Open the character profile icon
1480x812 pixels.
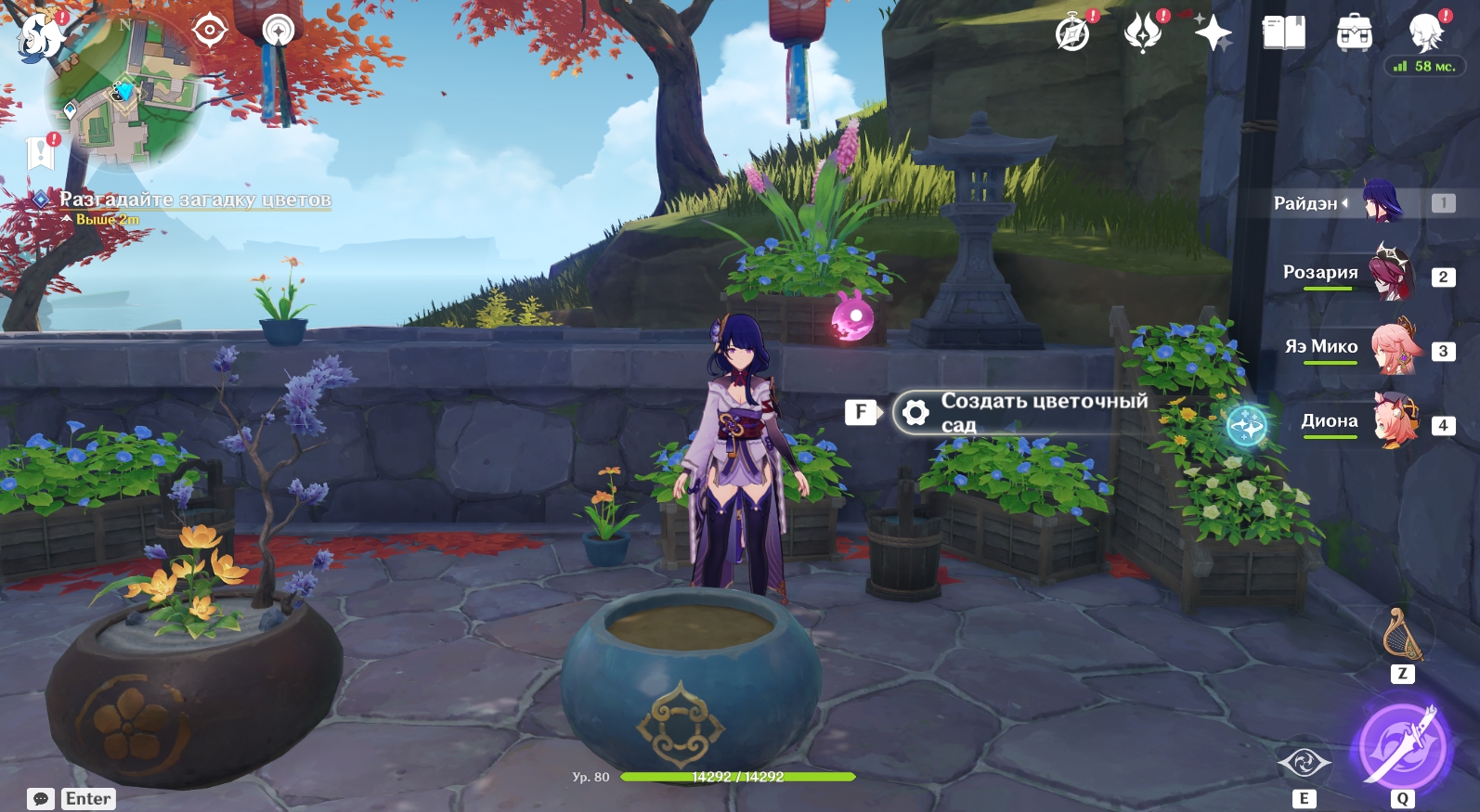(x=1425, y=33)
